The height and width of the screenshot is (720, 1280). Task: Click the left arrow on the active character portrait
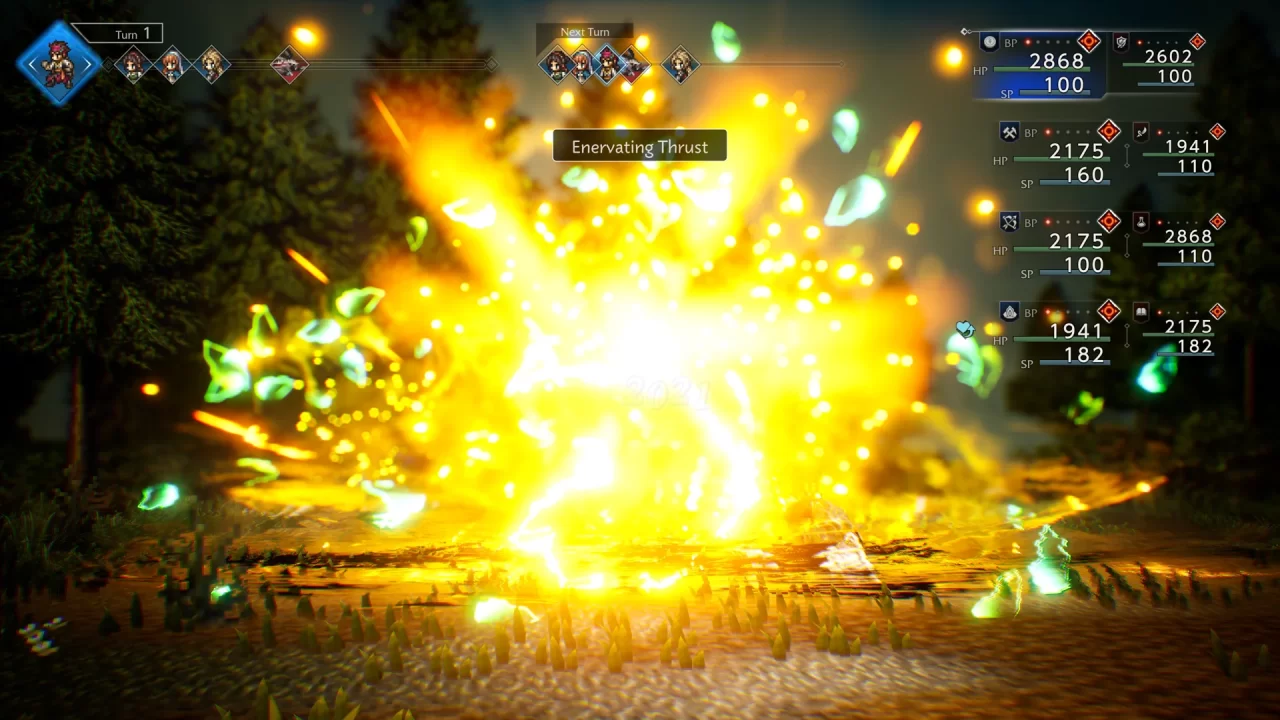tap(32, 64)
